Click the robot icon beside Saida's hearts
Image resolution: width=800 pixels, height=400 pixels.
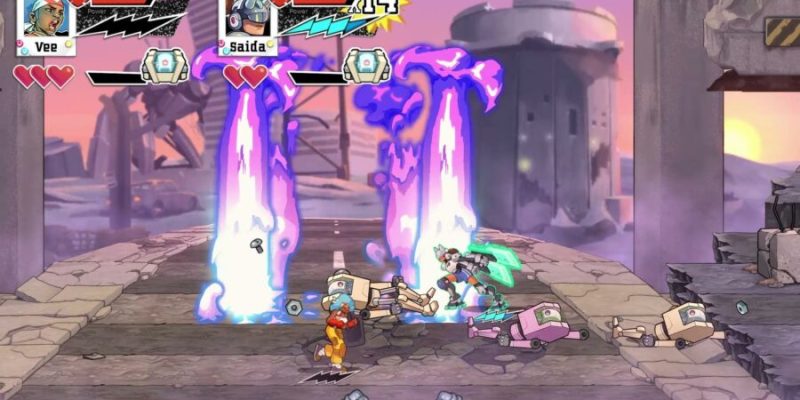[366, 66]
